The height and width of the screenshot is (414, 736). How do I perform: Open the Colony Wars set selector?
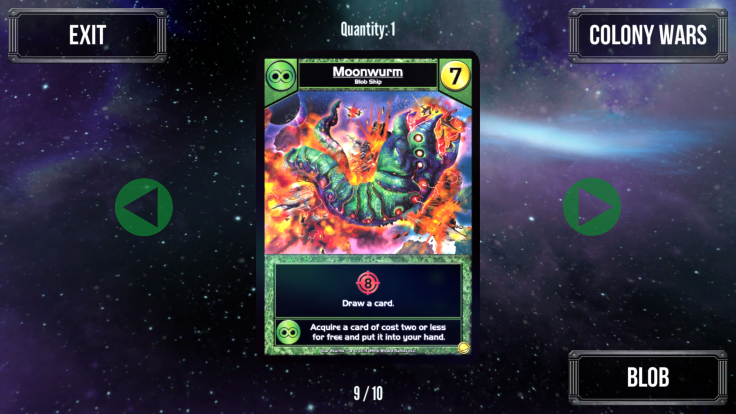point(647,35)
